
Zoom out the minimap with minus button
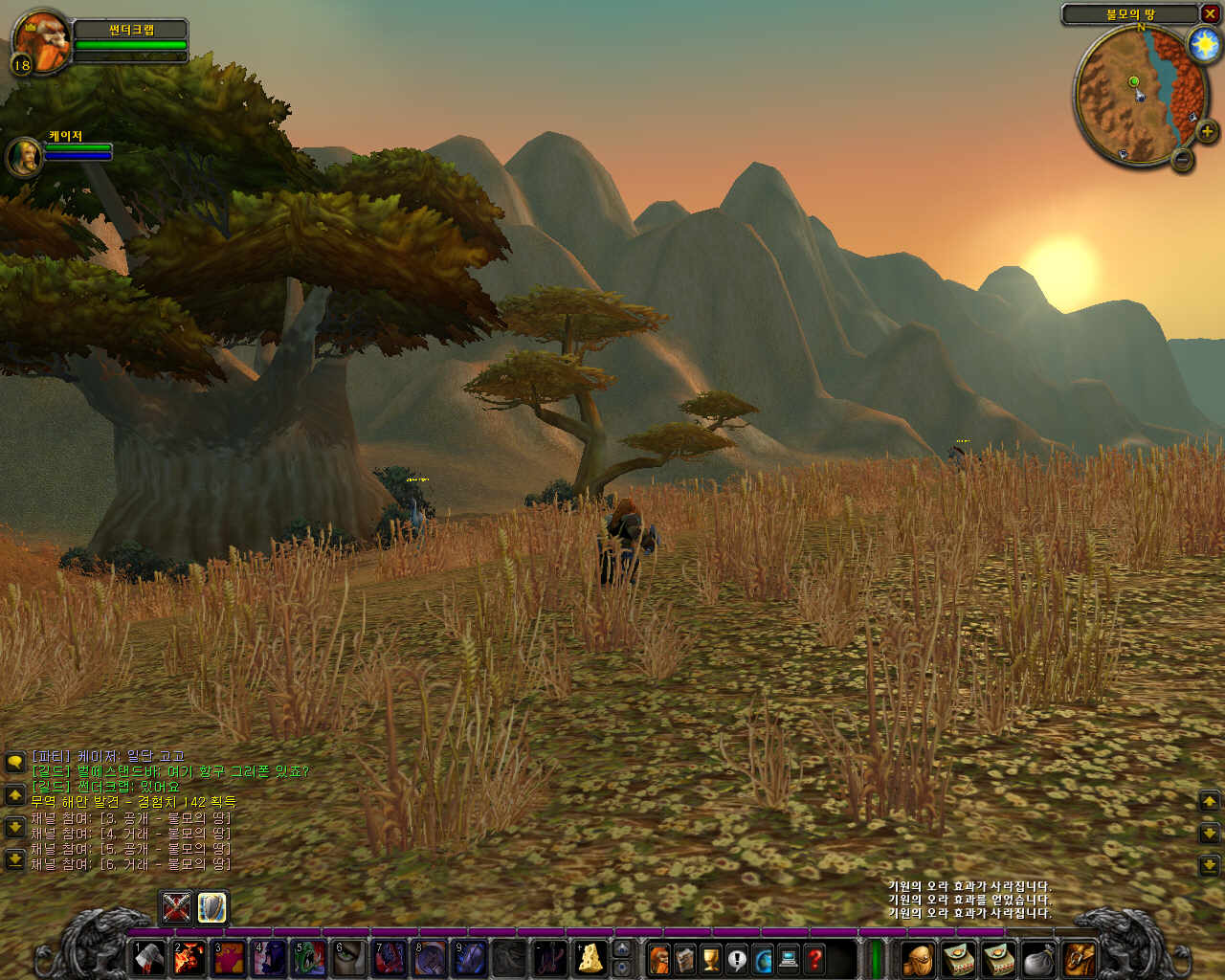[1183, 159]
